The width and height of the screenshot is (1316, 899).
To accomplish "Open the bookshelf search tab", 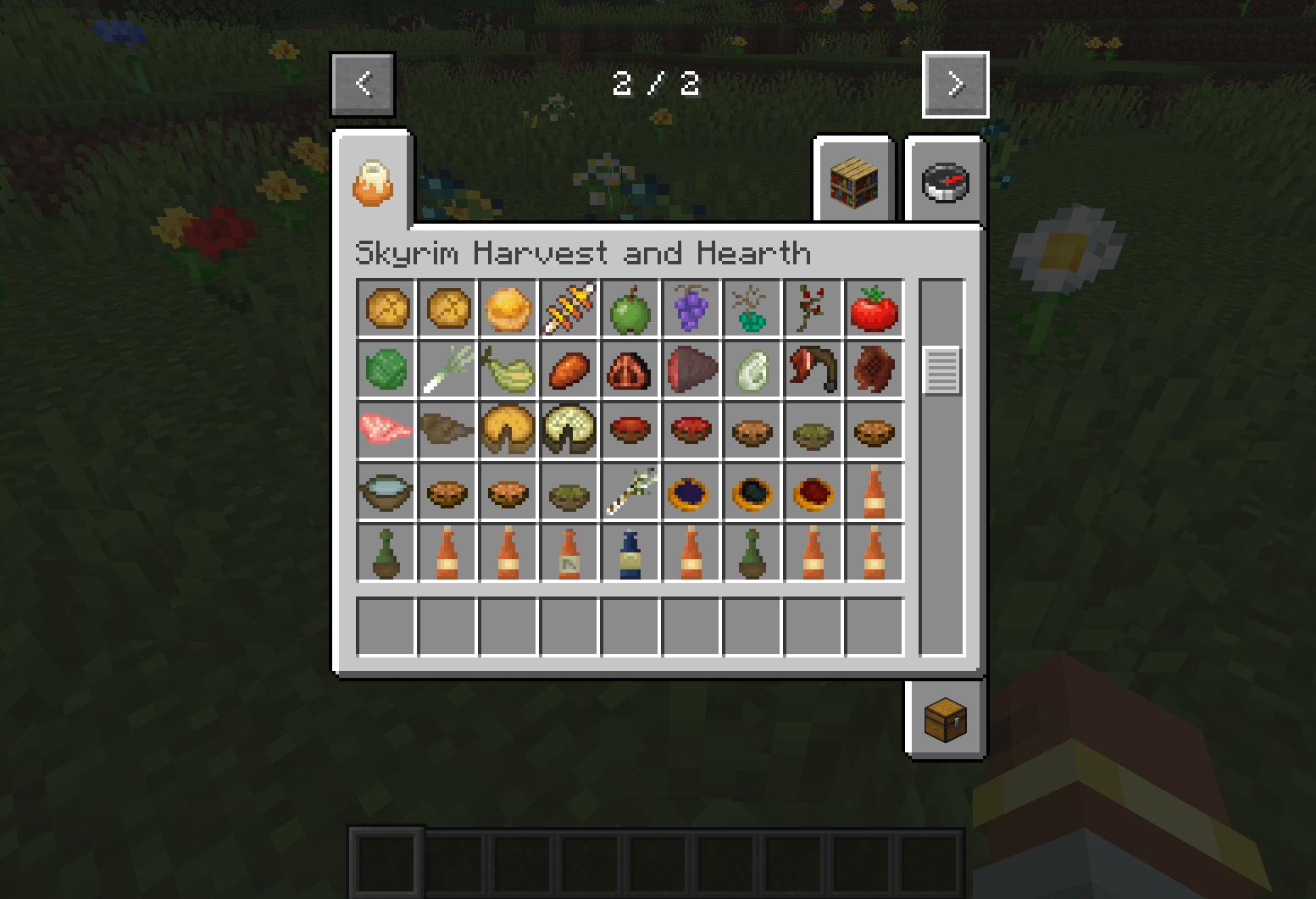I will pos(853,182).
